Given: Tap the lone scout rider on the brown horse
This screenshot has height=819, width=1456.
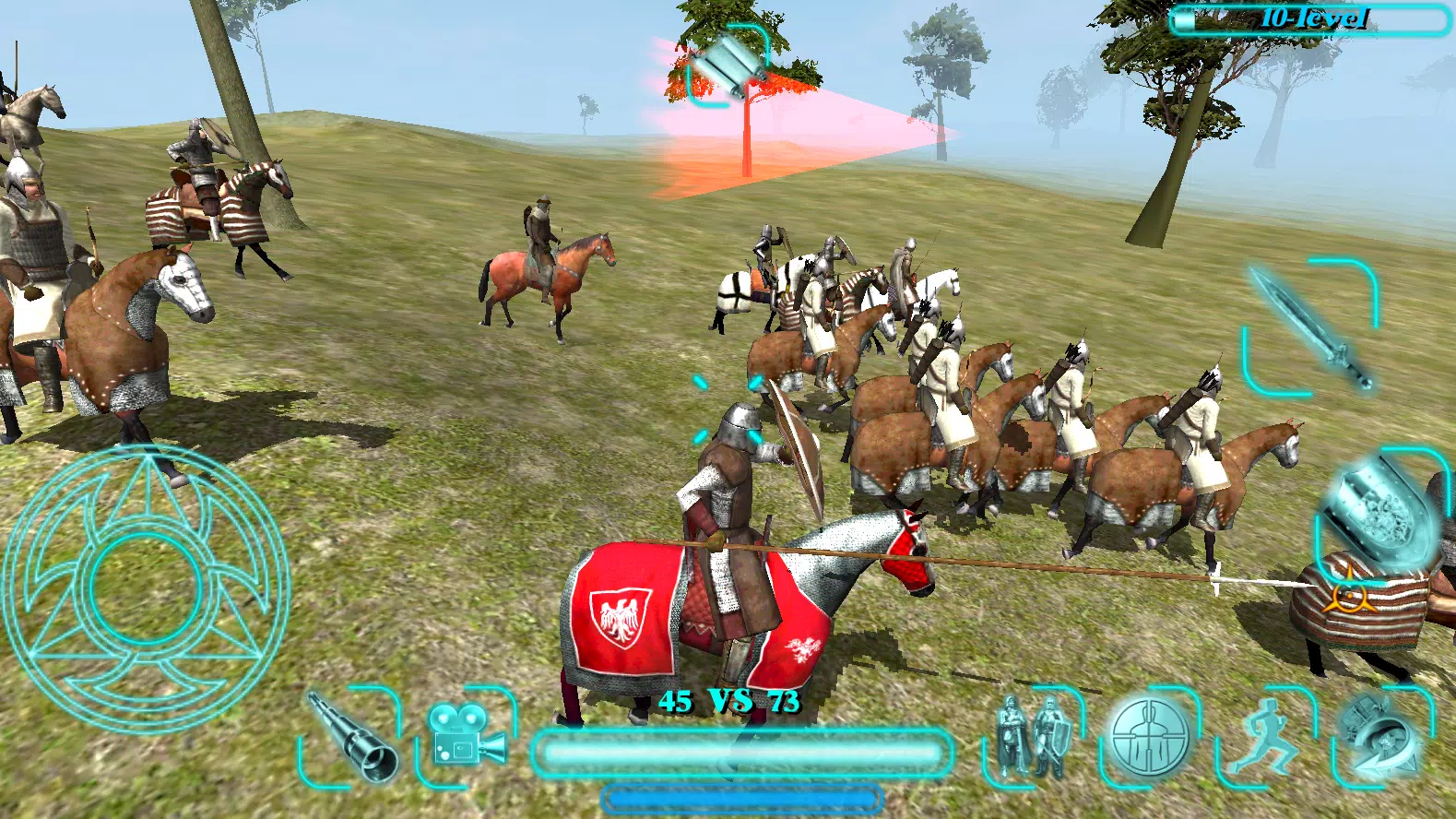Looking at the screenshot, I should tap(539, 240).
